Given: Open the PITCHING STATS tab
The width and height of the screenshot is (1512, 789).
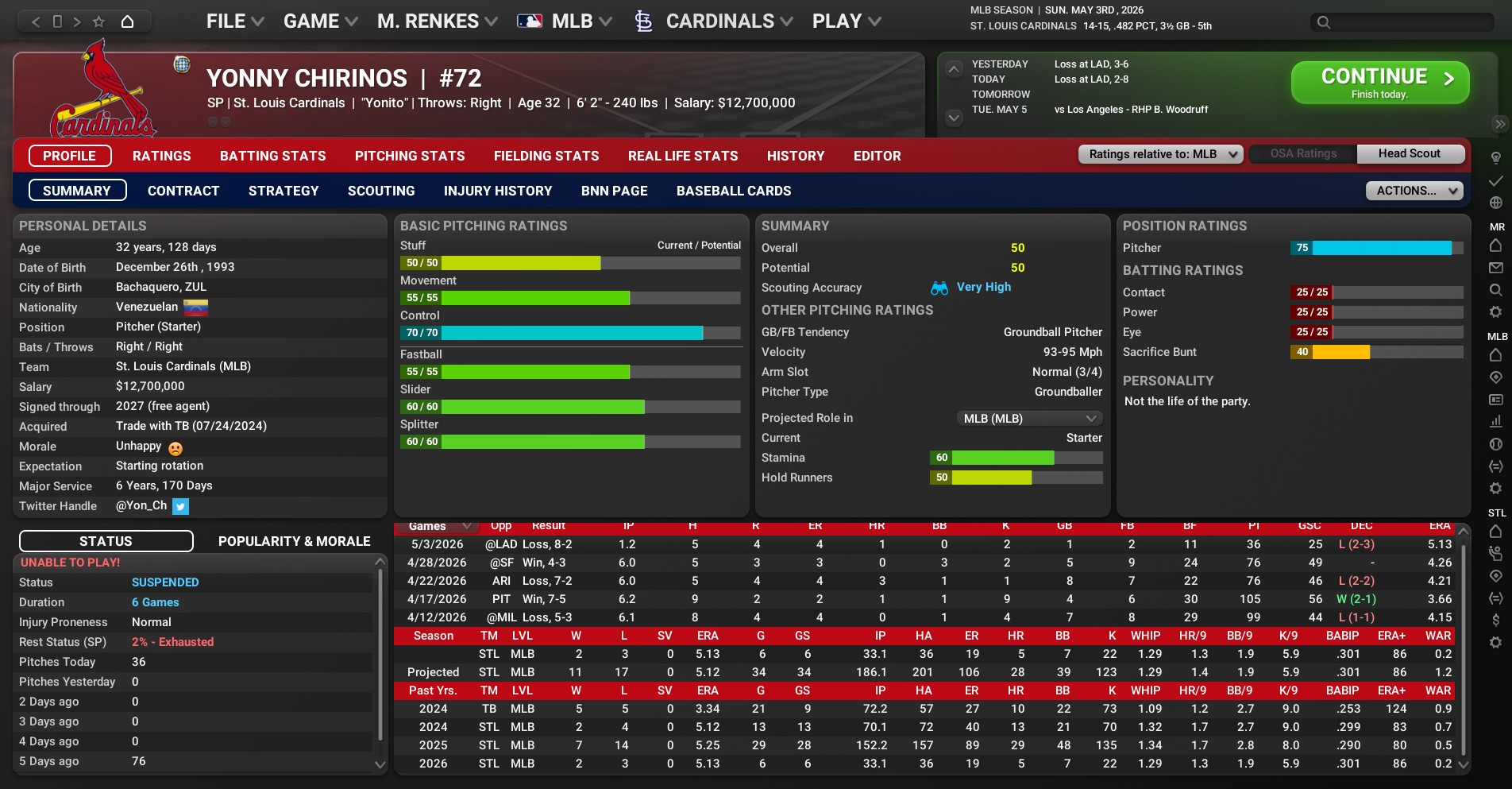Looking at the screenshot, I should (410, 156).
